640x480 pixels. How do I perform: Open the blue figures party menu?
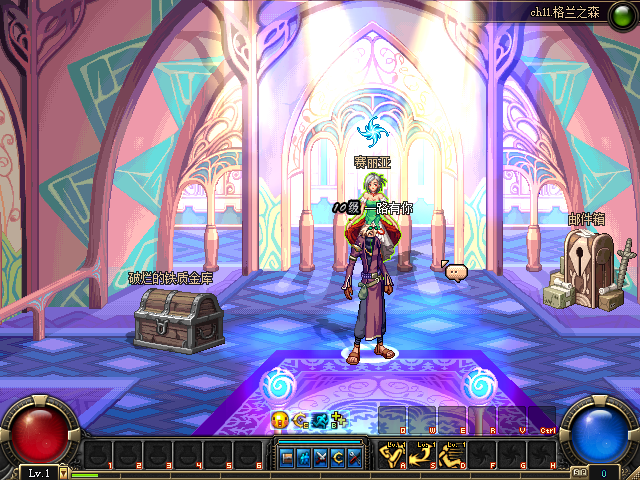click(x=304, y=456)
